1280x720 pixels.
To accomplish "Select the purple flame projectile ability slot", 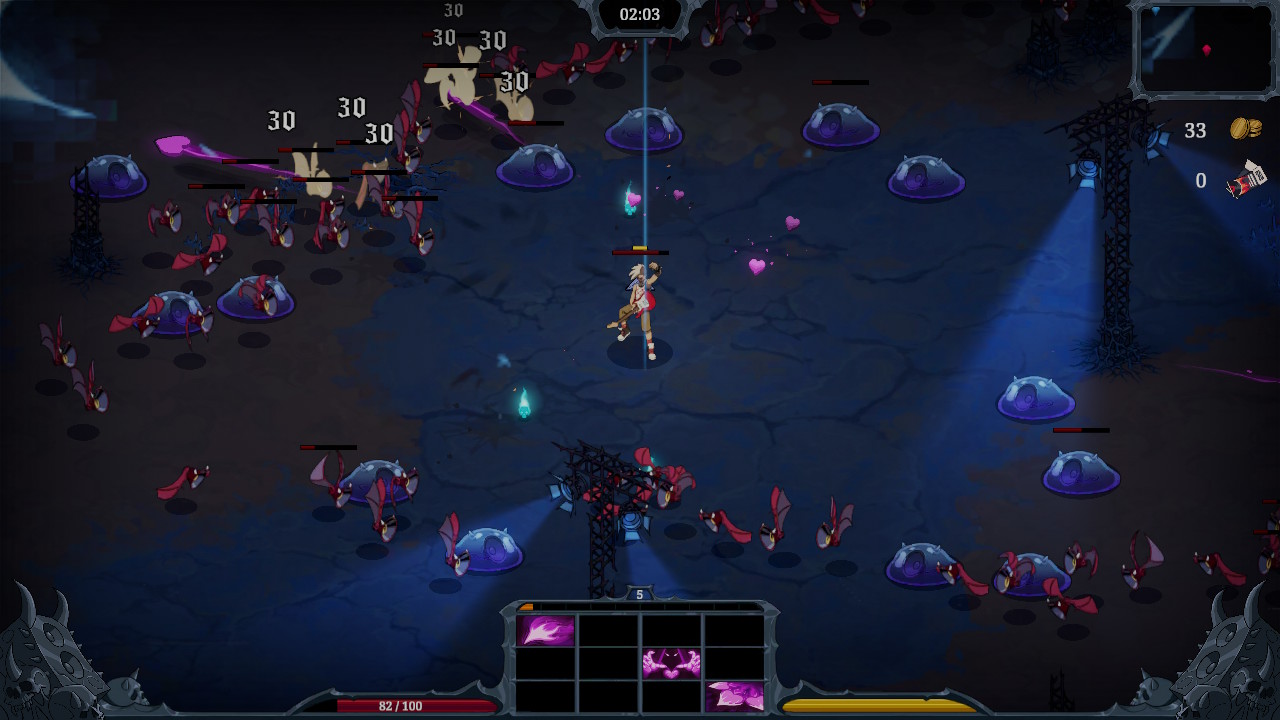I will 546,631.
